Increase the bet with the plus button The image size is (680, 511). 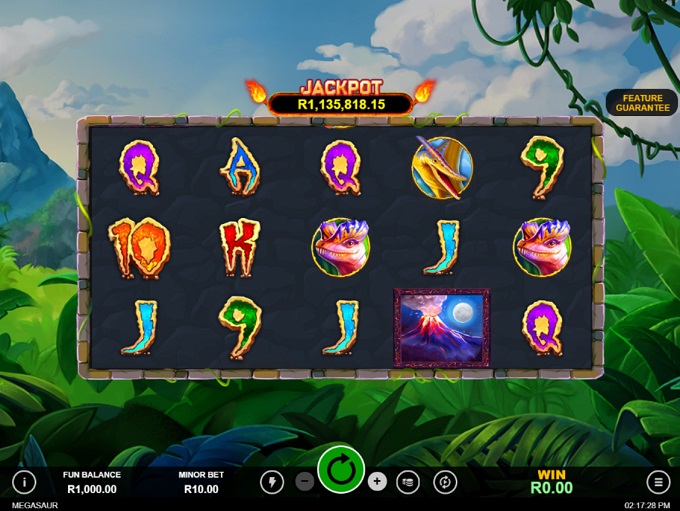coord(377,482)
